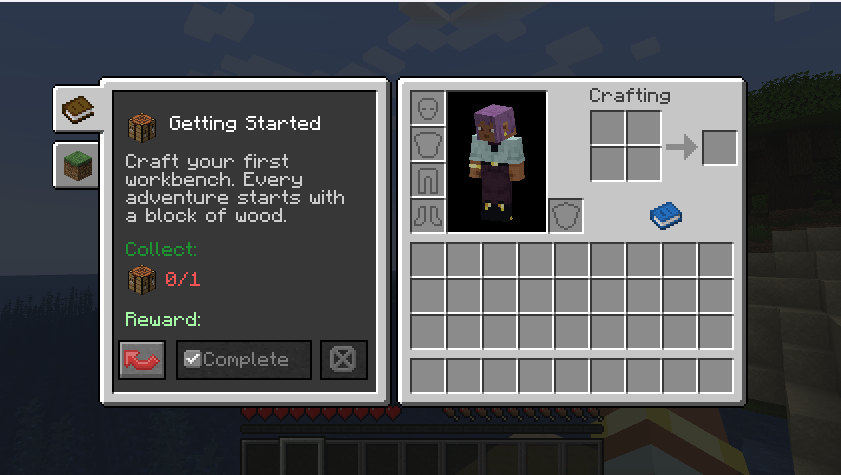Click the crafting output slot
The image size is (841, 475).
tap(720, 148)
